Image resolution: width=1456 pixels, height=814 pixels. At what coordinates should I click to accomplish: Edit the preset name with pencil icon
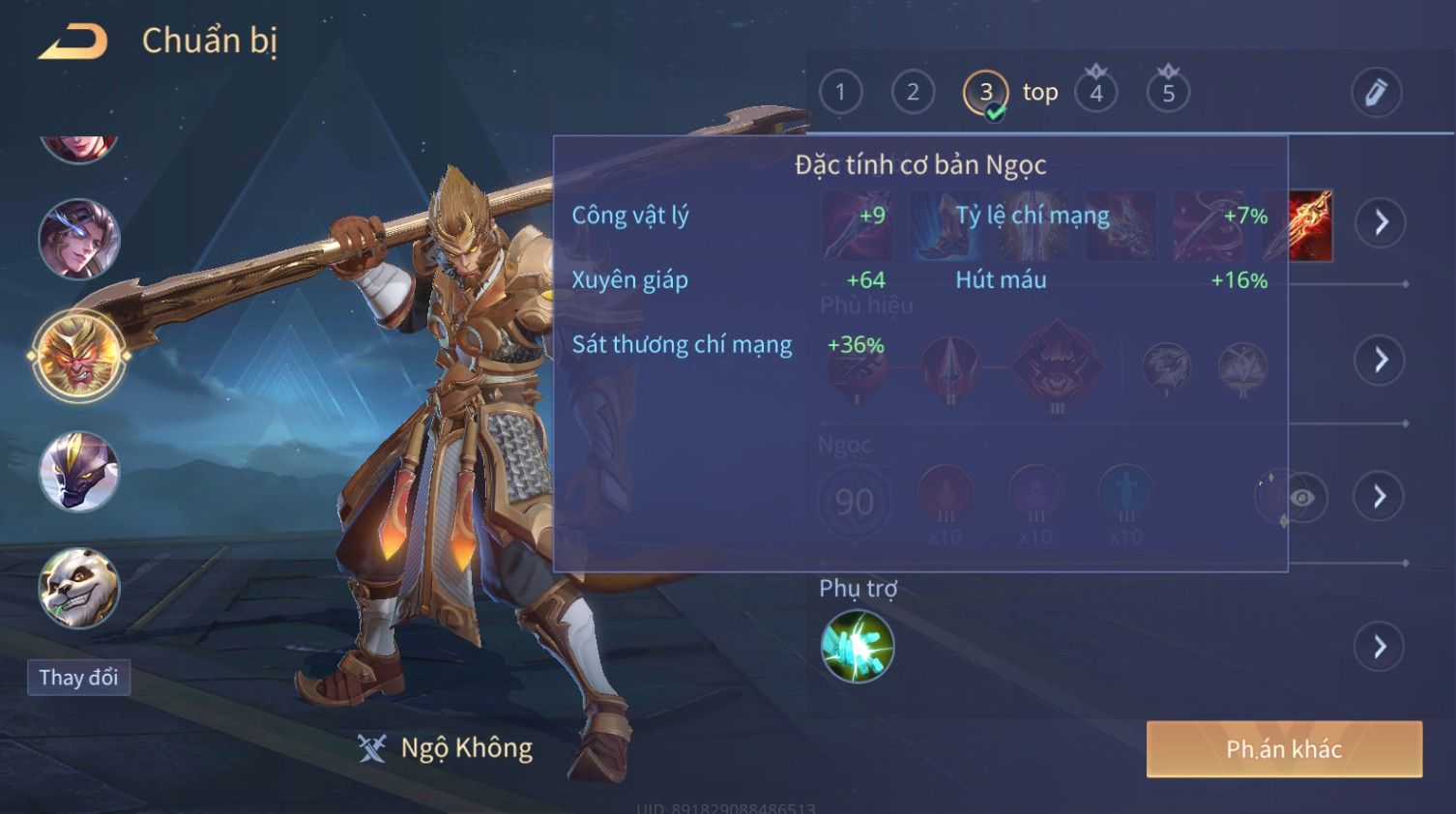coord(1376,93)
